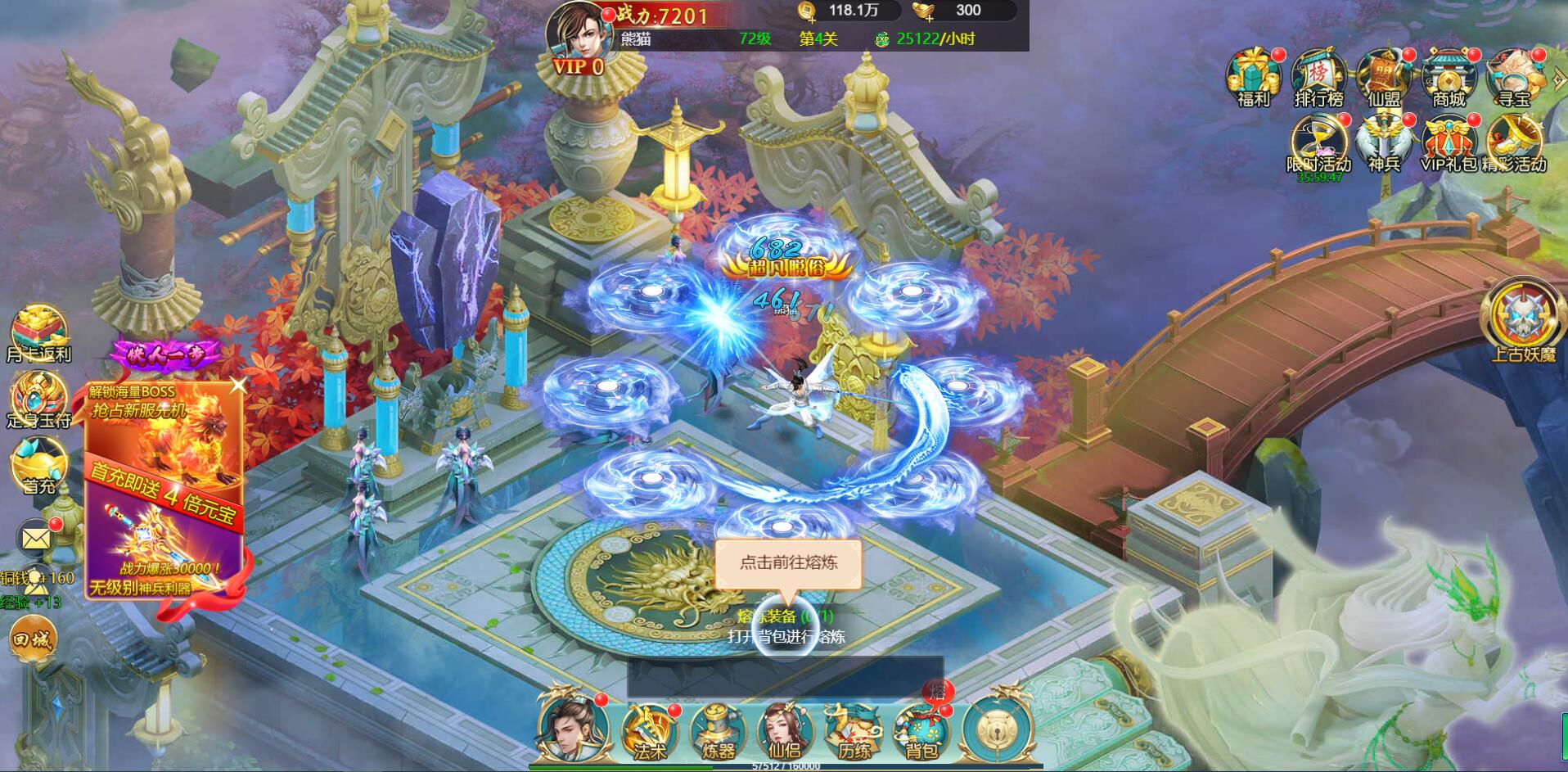Image resolution: width=1568 pixels, height=772 pixels.
Task: Open the VIP礼包 gift pack
Action: tap(1449, 142)
